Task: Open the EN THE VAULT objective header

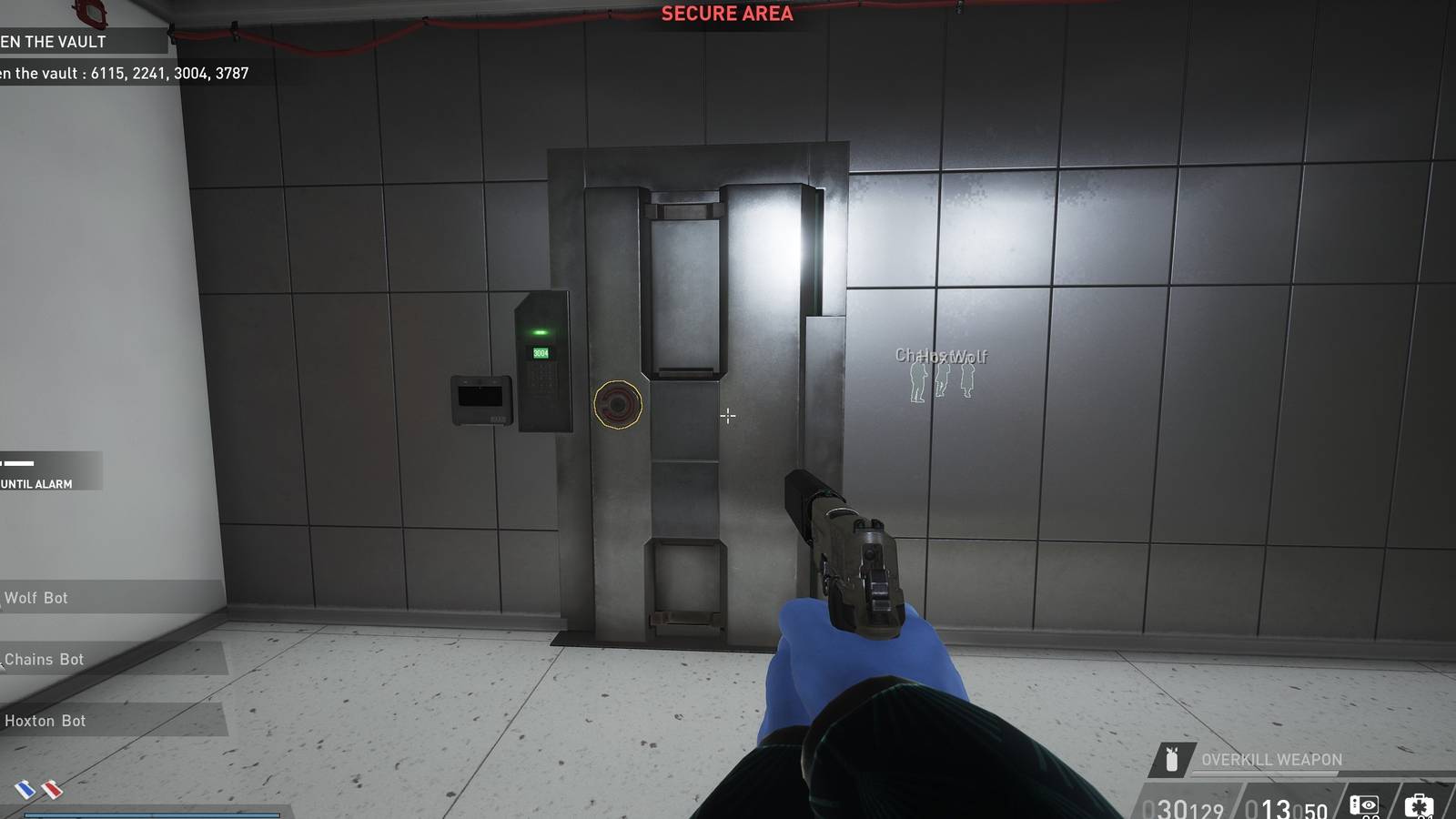Action: (55, 42)
